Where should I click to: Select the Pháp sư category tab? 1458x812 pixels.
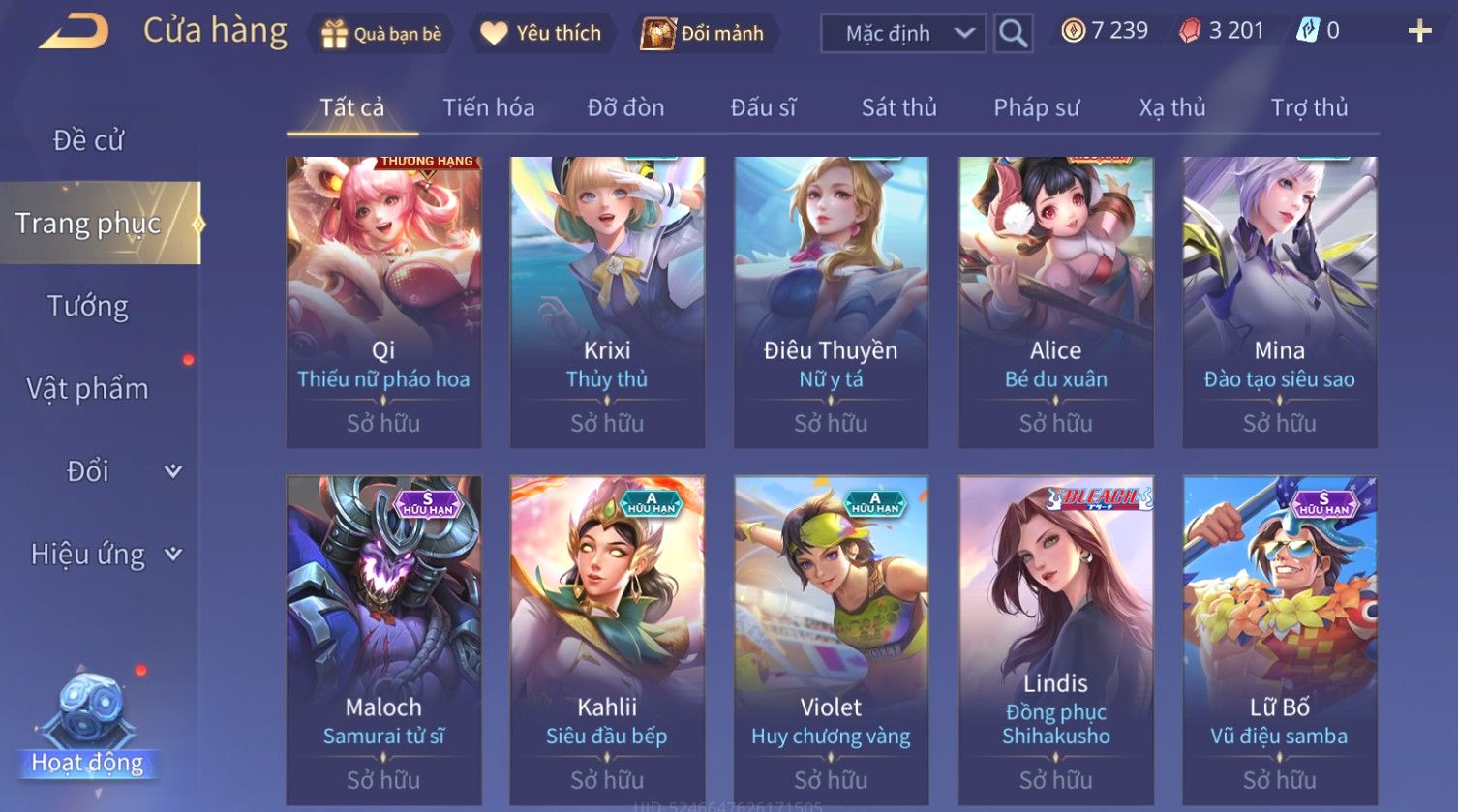point(1036,107)
